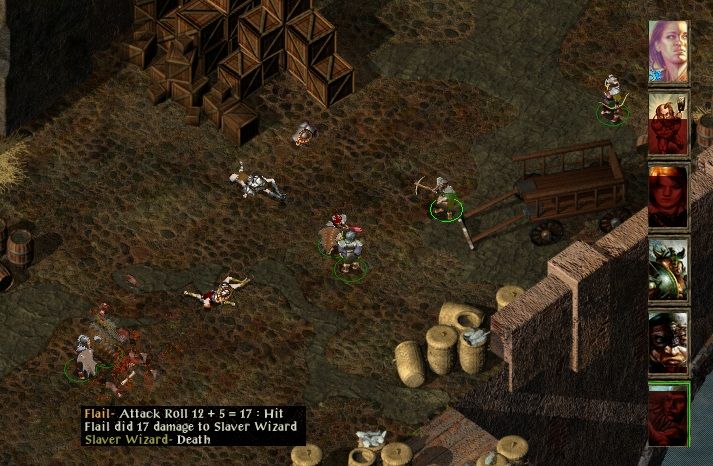Select the green-bordered dark red portrait
The width and height of the screenshot is (713, 466).
[x=669, y=412]
